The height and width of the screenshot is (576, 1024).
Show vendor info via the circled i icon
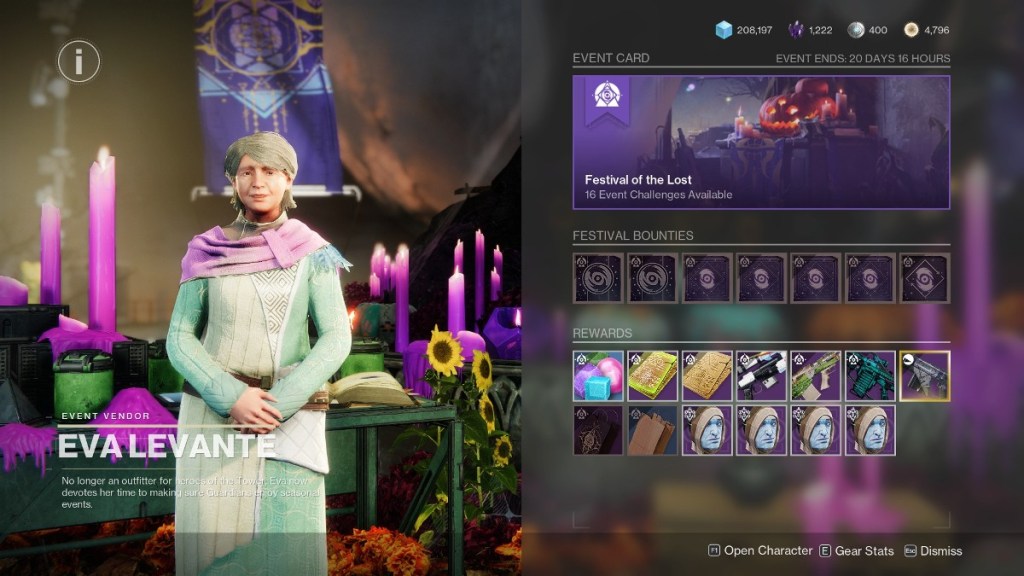(78, 62)
